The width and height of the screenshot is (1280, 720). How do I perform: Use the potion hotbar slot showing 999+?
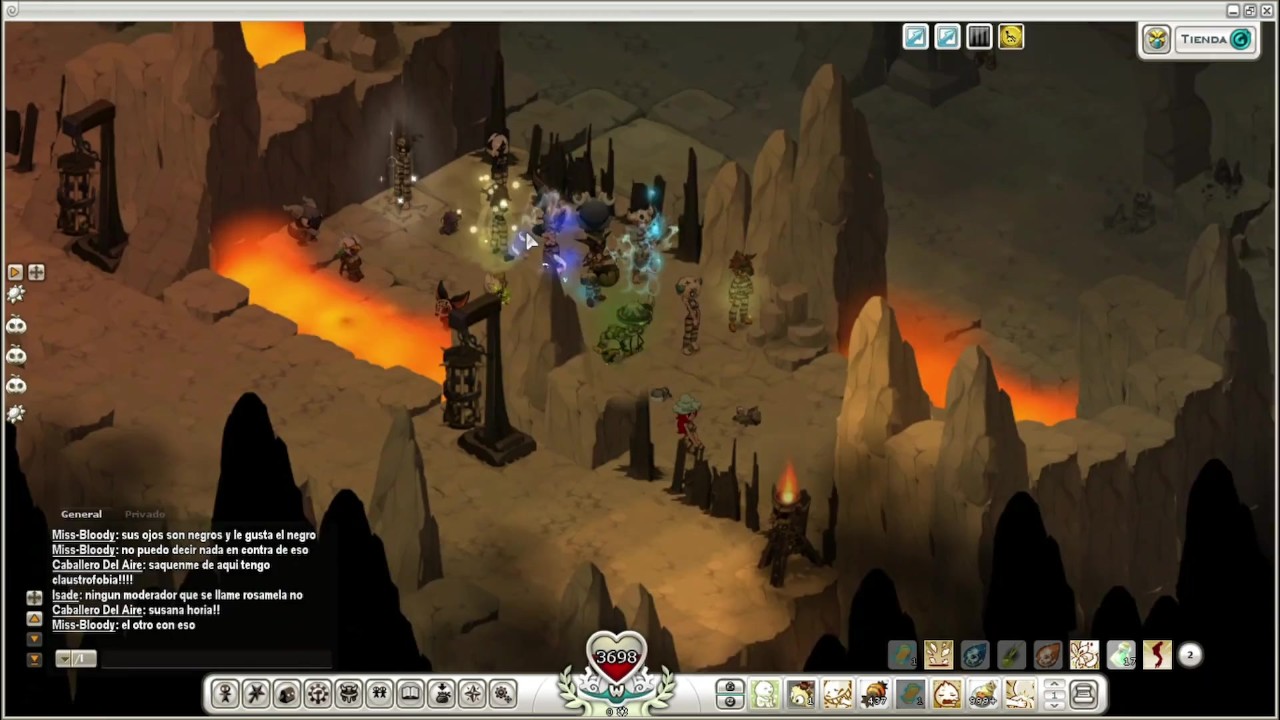pos(983,693)
